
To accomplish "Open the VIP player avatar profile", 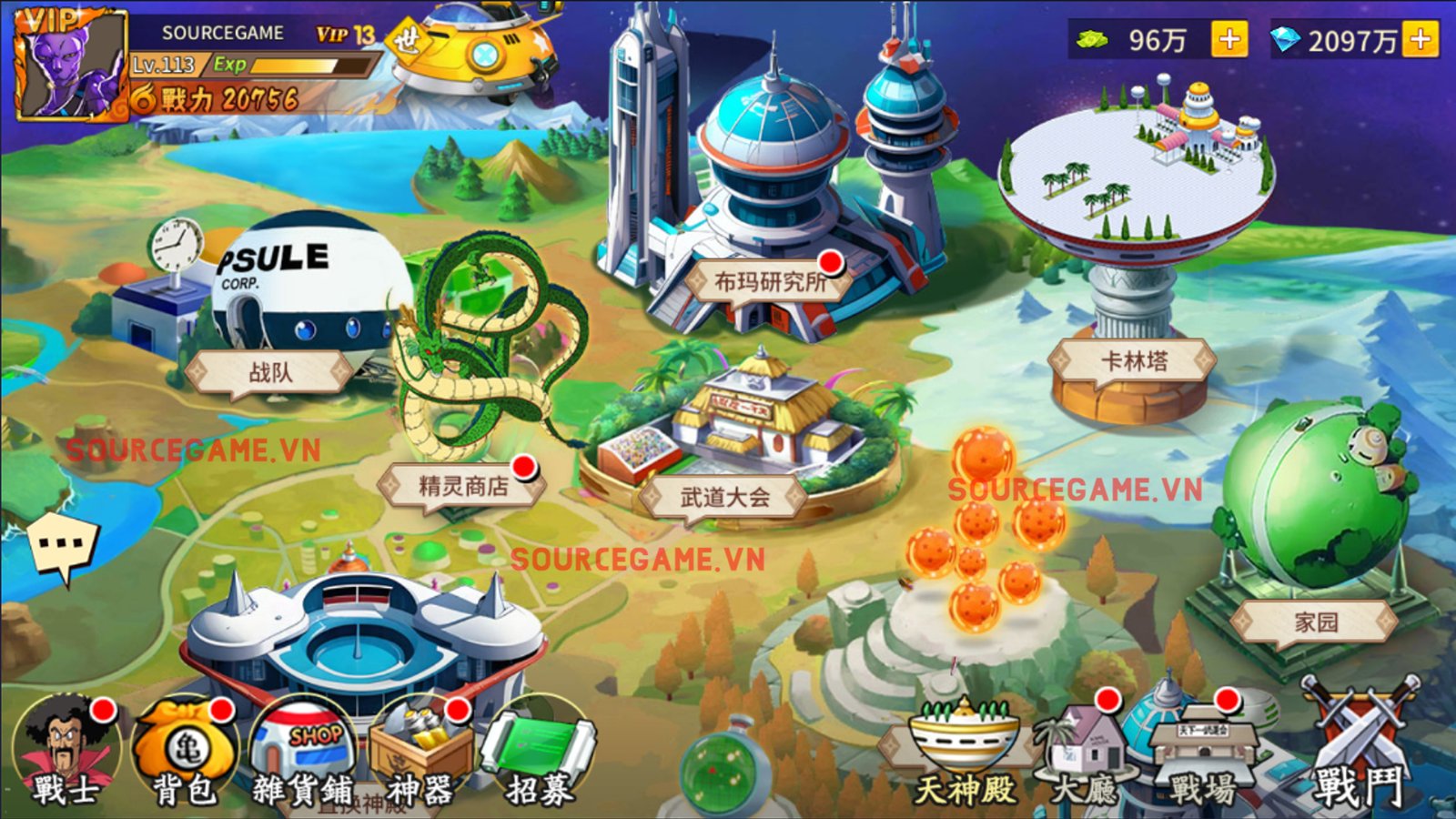I will coord(69,66).
